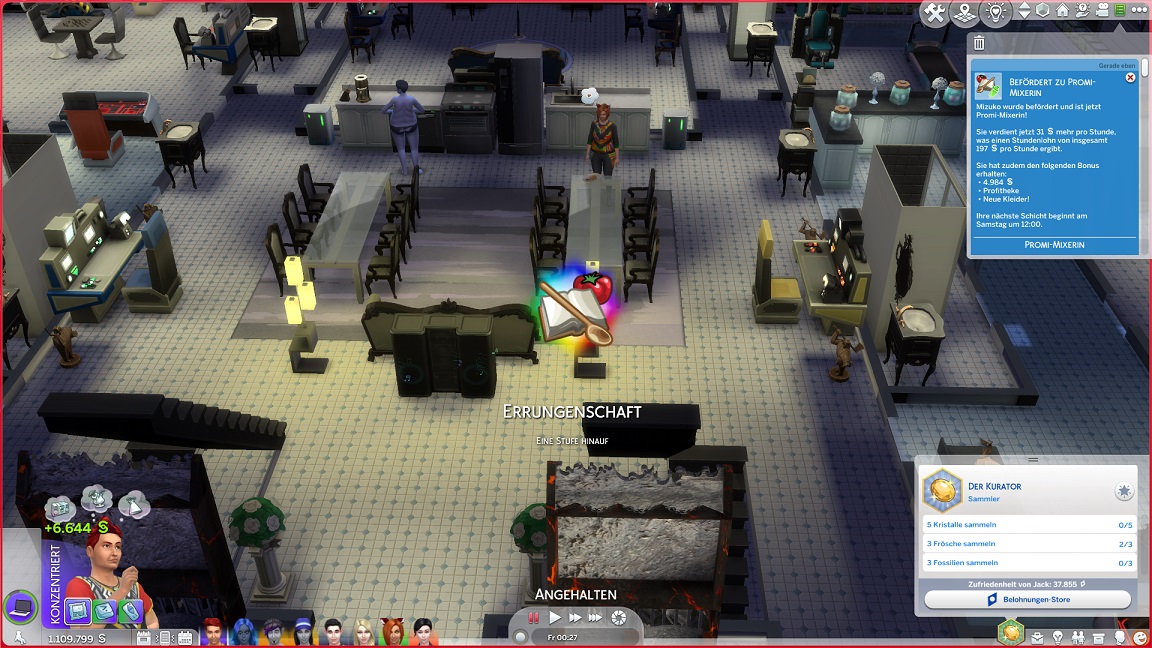The image size is (1152, 648).
Task: Open camera controls icon
Action: [x=1100, y=11]
